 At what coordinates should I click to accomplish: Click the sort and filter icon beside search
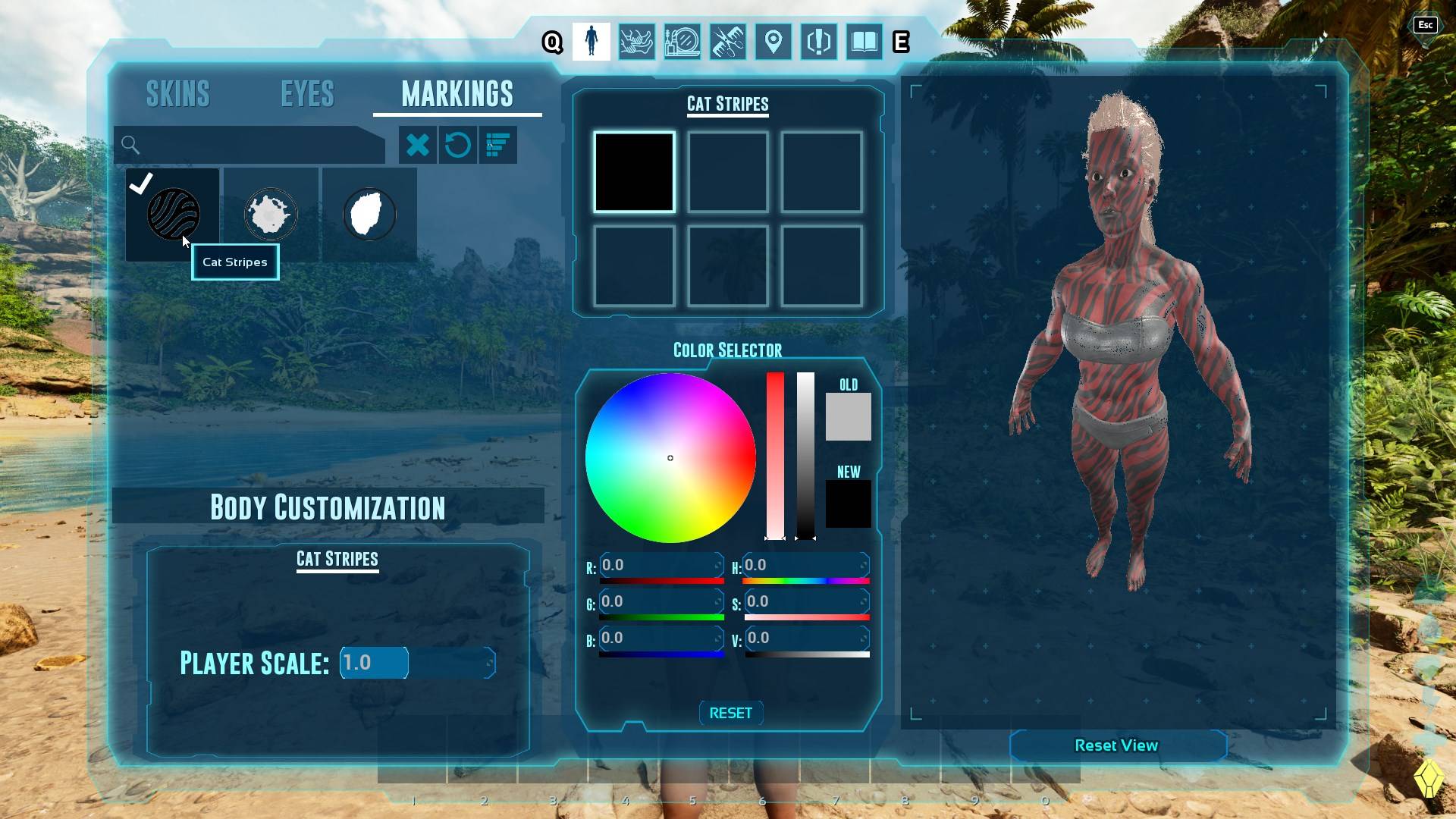click(x=498, y=145)
